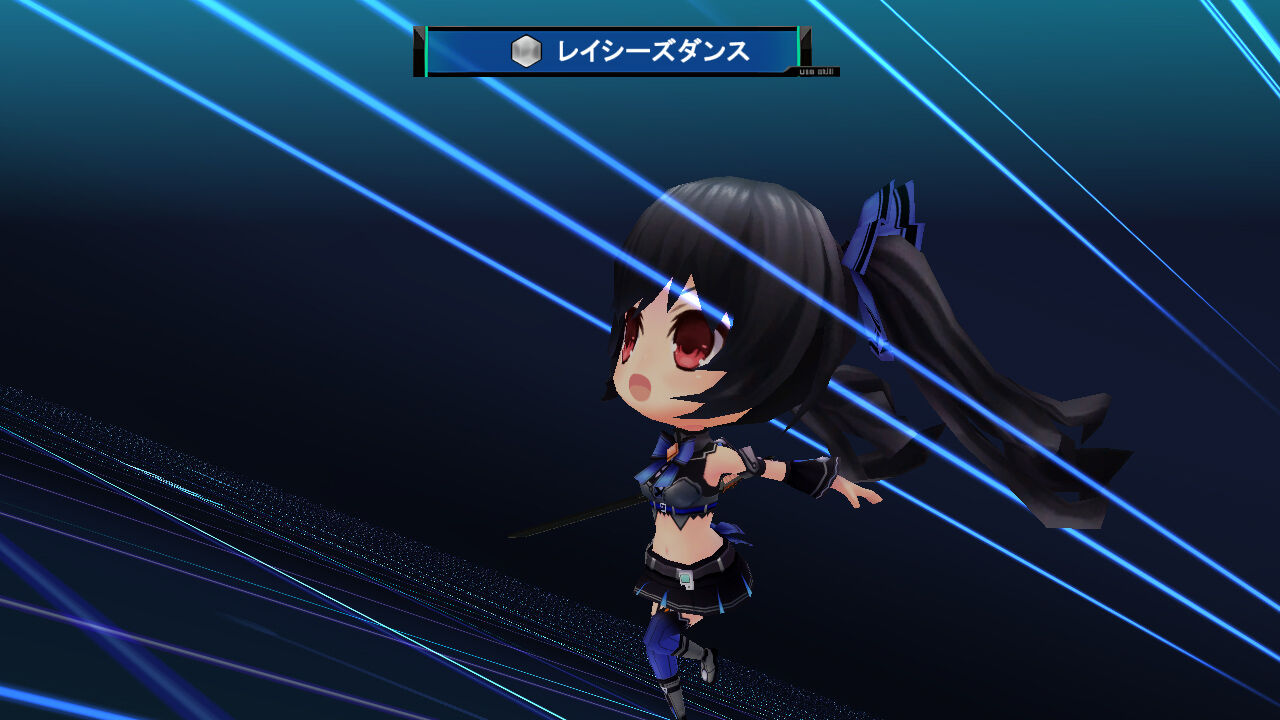Image resolution: width=1280 pixels, height=720 pixels.
Task: Click the character's black arm guard
Action: 812,475
